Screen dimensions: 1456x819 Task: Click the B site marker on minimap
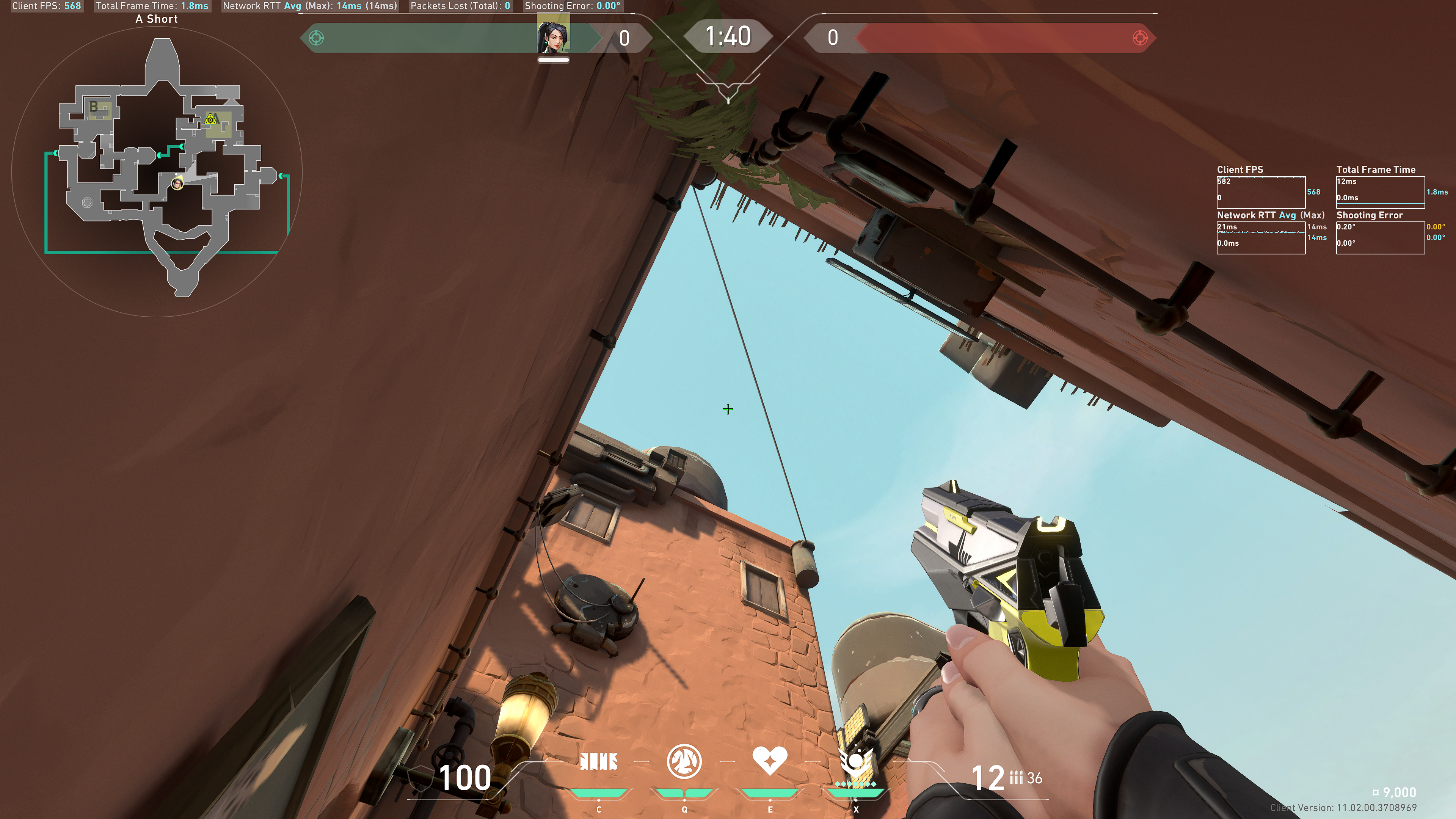click(x=94, y=106)
